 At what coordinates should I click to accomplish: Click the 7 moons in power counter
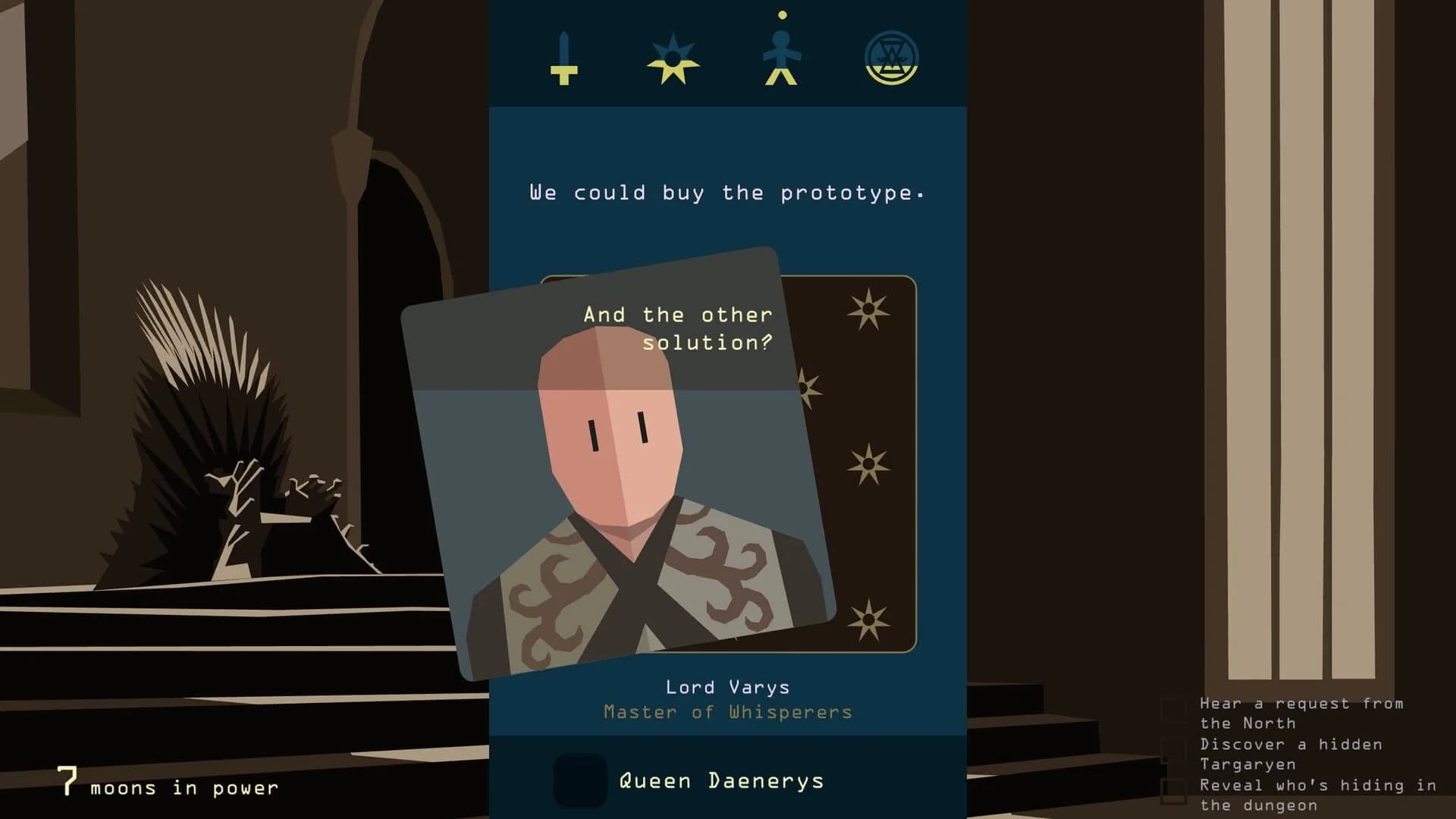coord(167,786)
